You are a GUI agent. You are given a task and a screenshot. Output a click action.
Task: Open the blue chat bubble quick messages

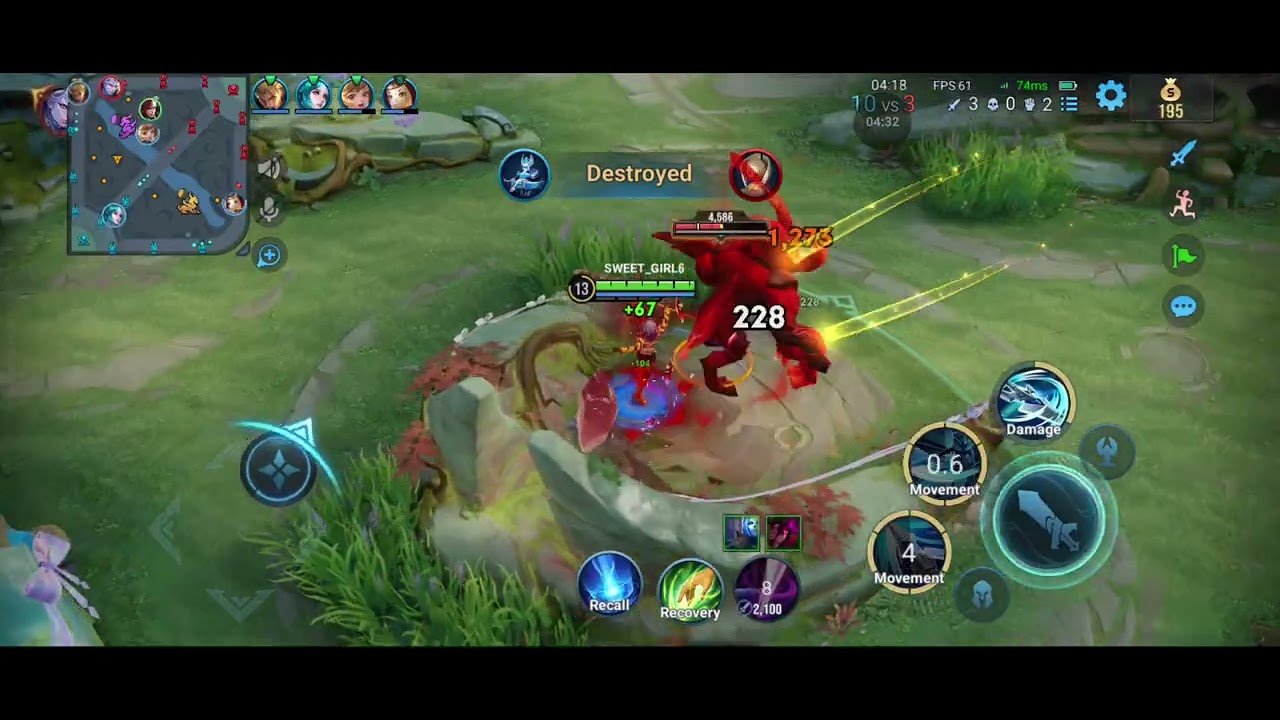coord(1183,306)
